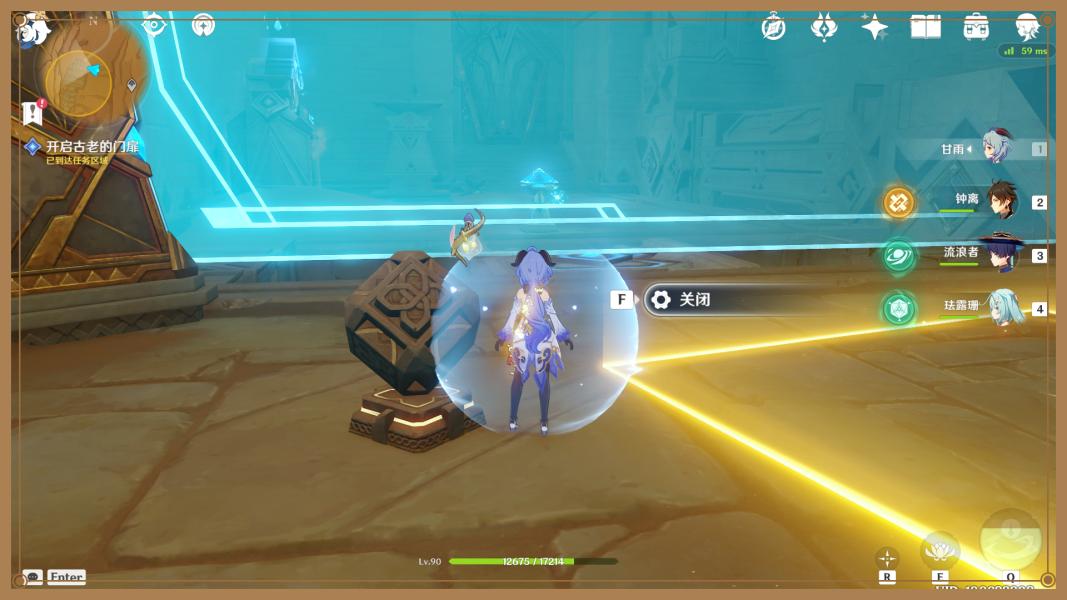Open the adventurer handbook book icon

pyautogui.click(x=925, y=27)
